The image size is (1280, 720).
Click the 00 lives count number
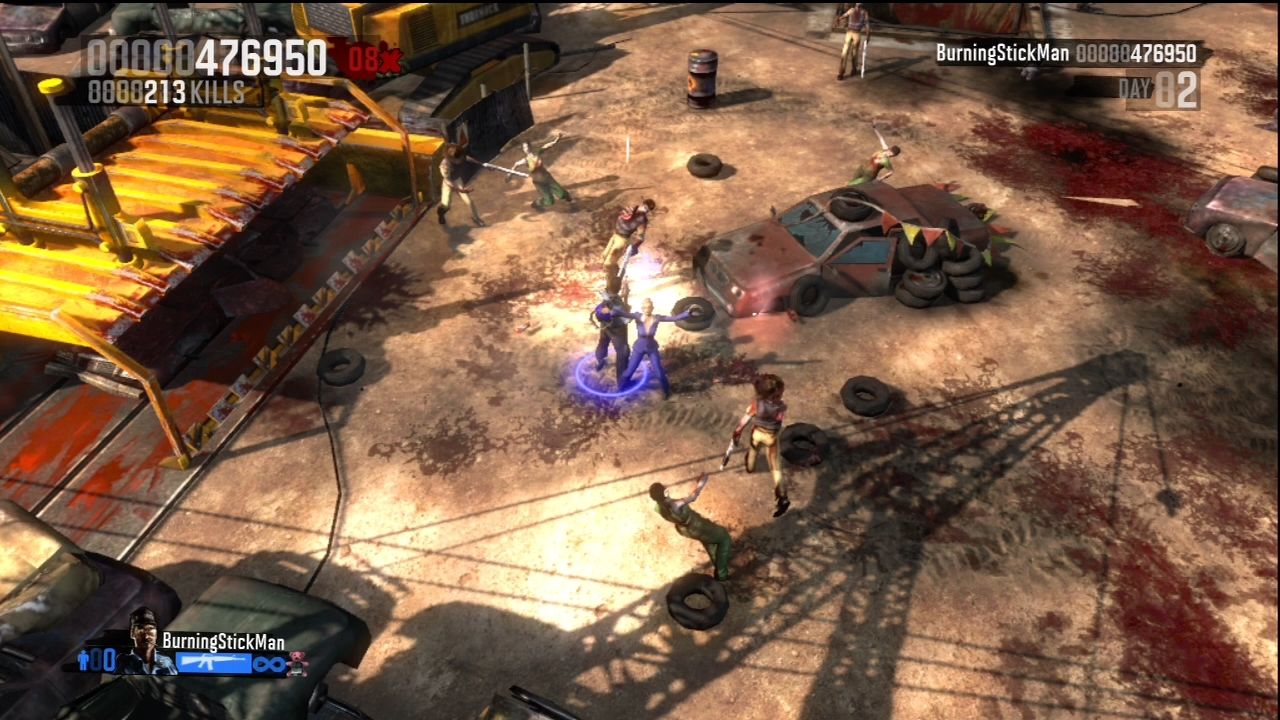(x=103, y=662)
